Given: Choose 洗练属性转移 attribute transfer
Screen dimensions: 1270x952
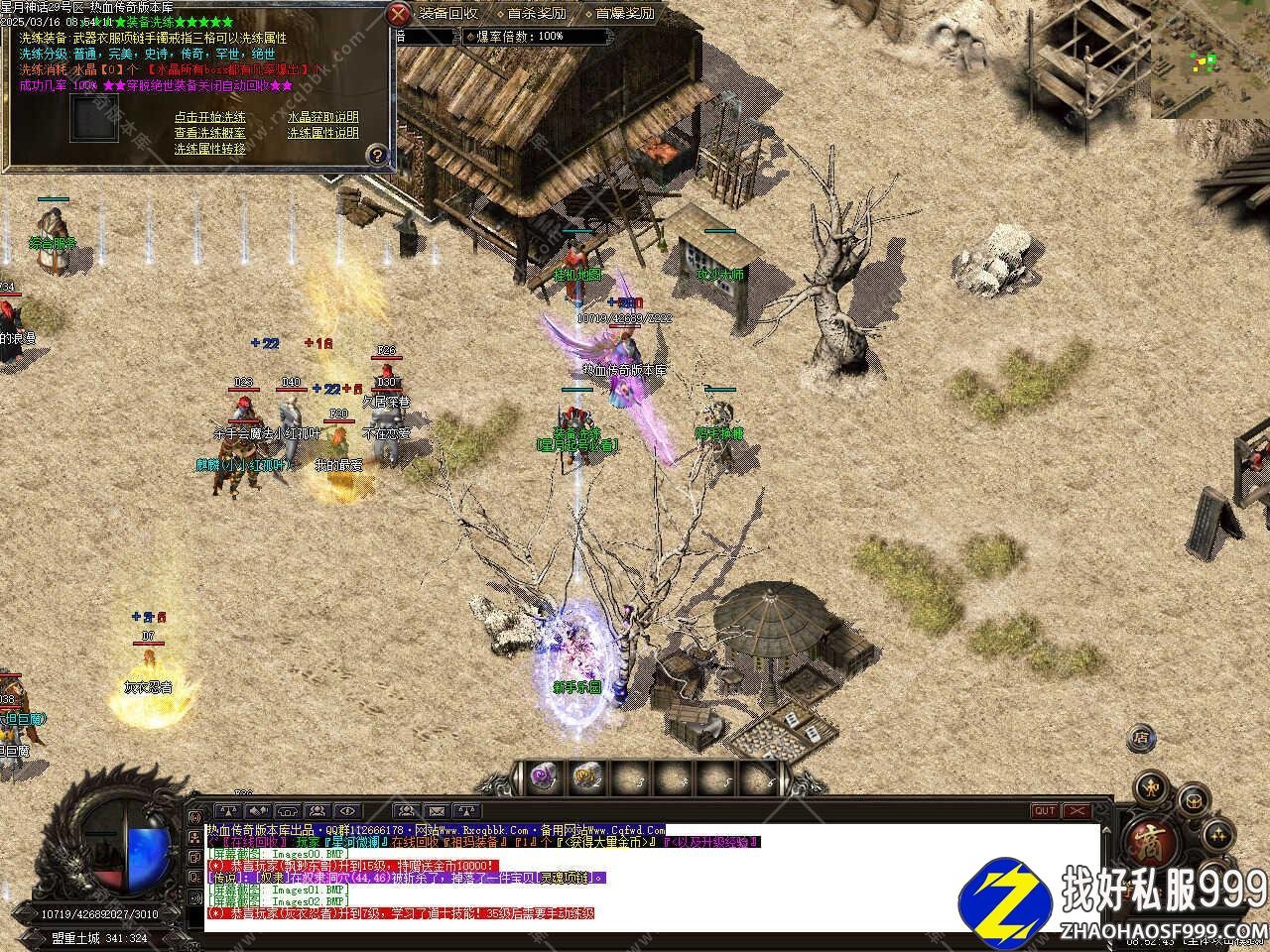Looking at the screenshot, I should 209,149.
